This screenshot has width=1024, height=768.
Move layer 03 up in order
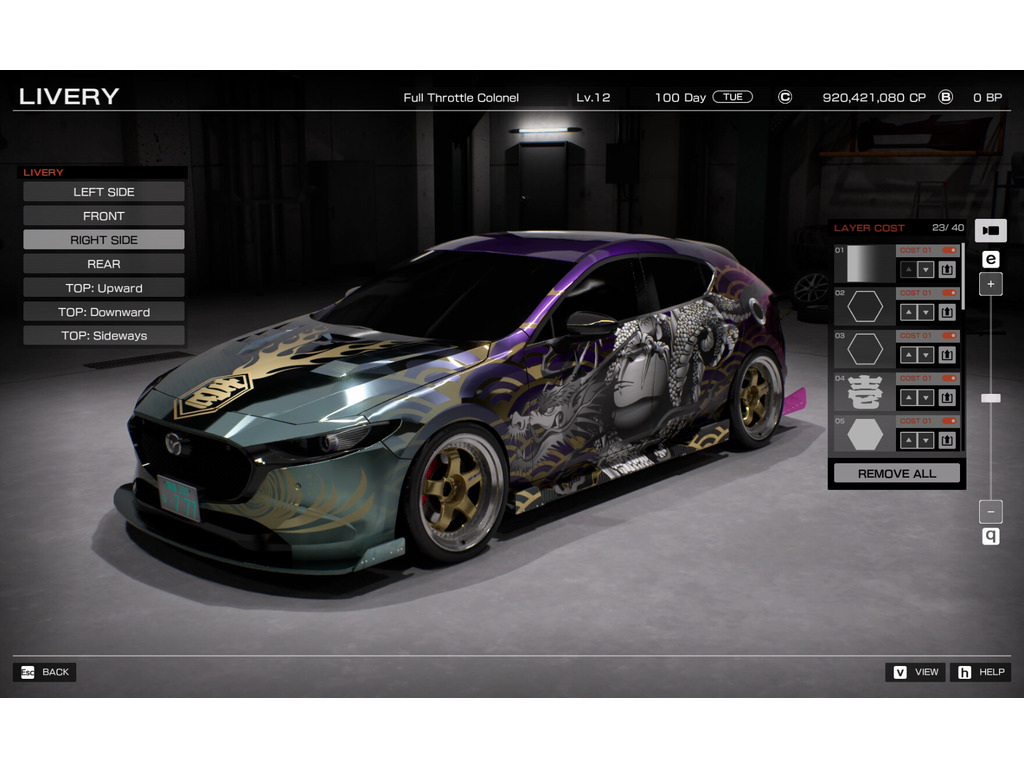pyautogui.click(x=908, y=355)
